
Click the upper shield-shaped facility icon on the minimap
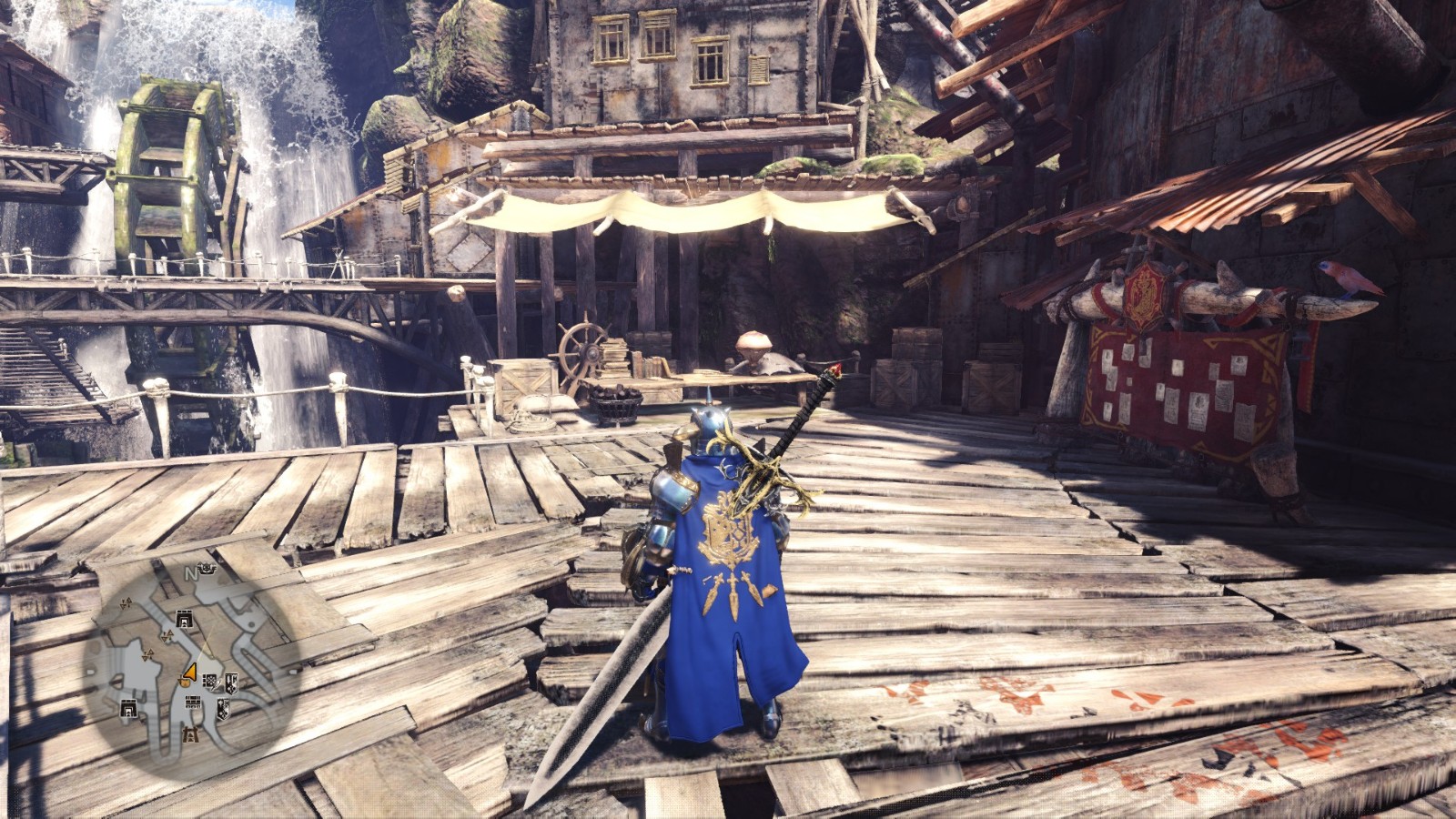click(x=231, y=683)
